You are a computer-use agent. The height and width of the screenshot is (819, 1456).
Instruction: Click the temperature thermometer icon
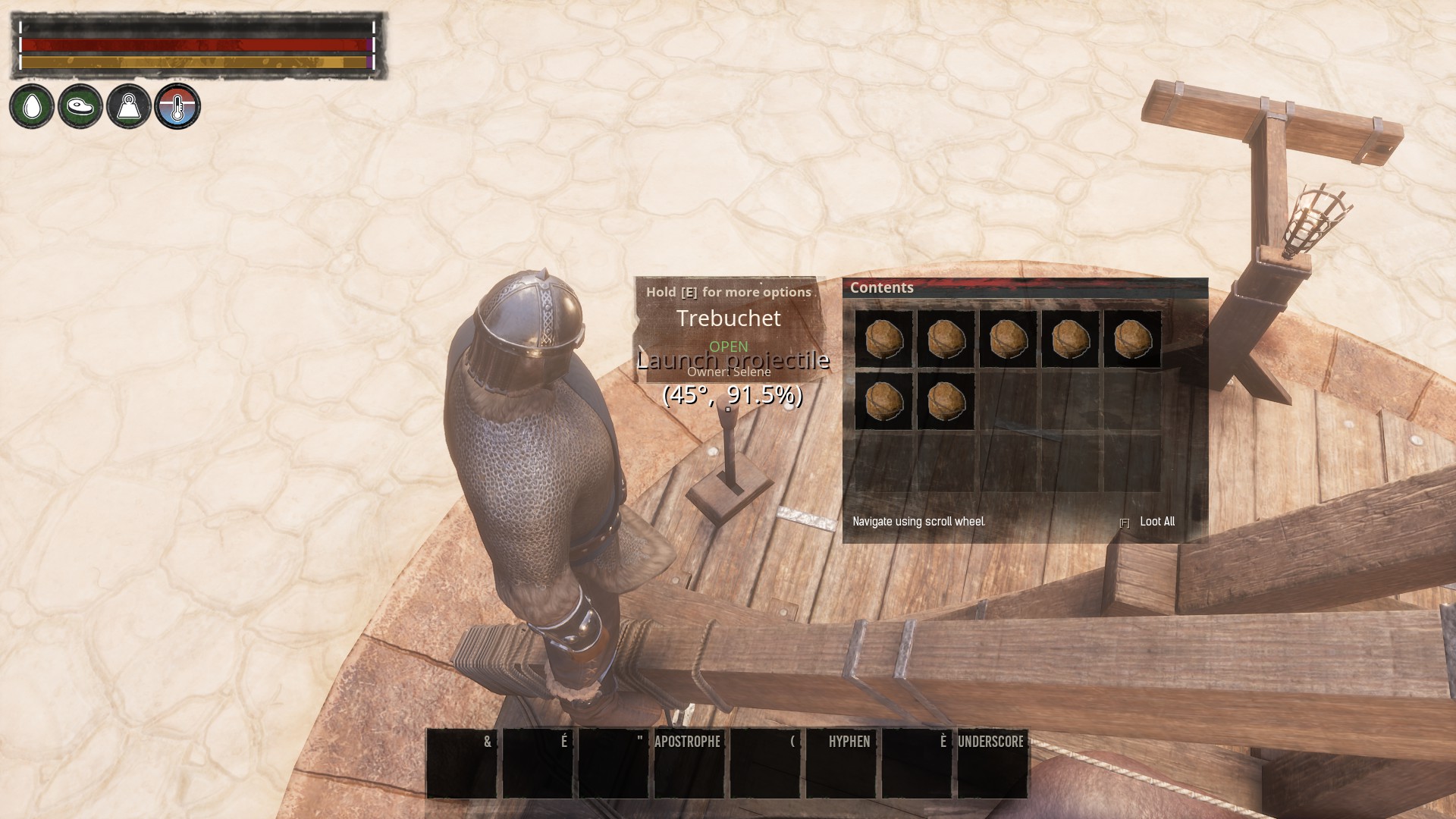coord(177,106)
